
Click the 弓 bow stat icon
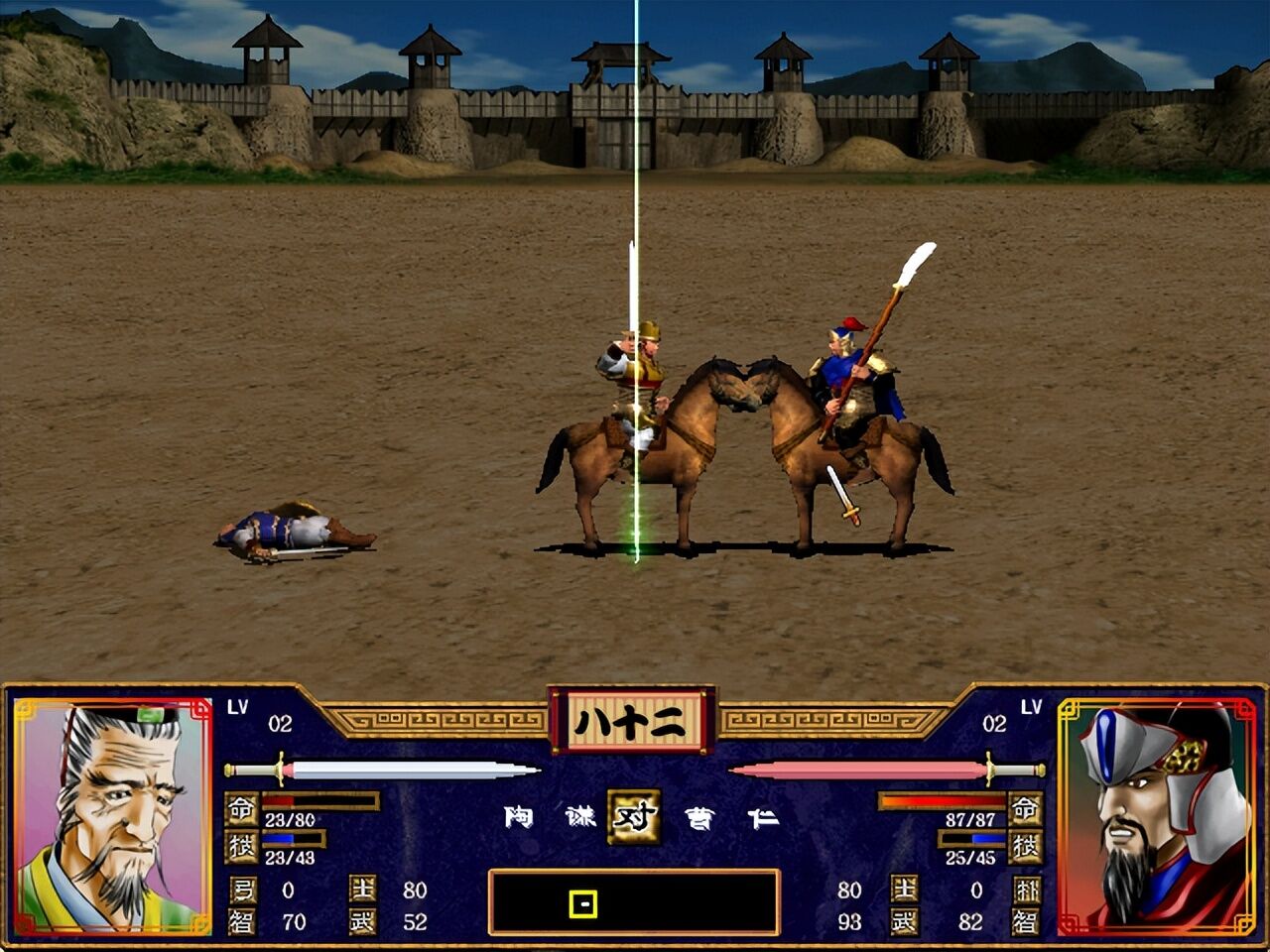click(x=242, y=889)
